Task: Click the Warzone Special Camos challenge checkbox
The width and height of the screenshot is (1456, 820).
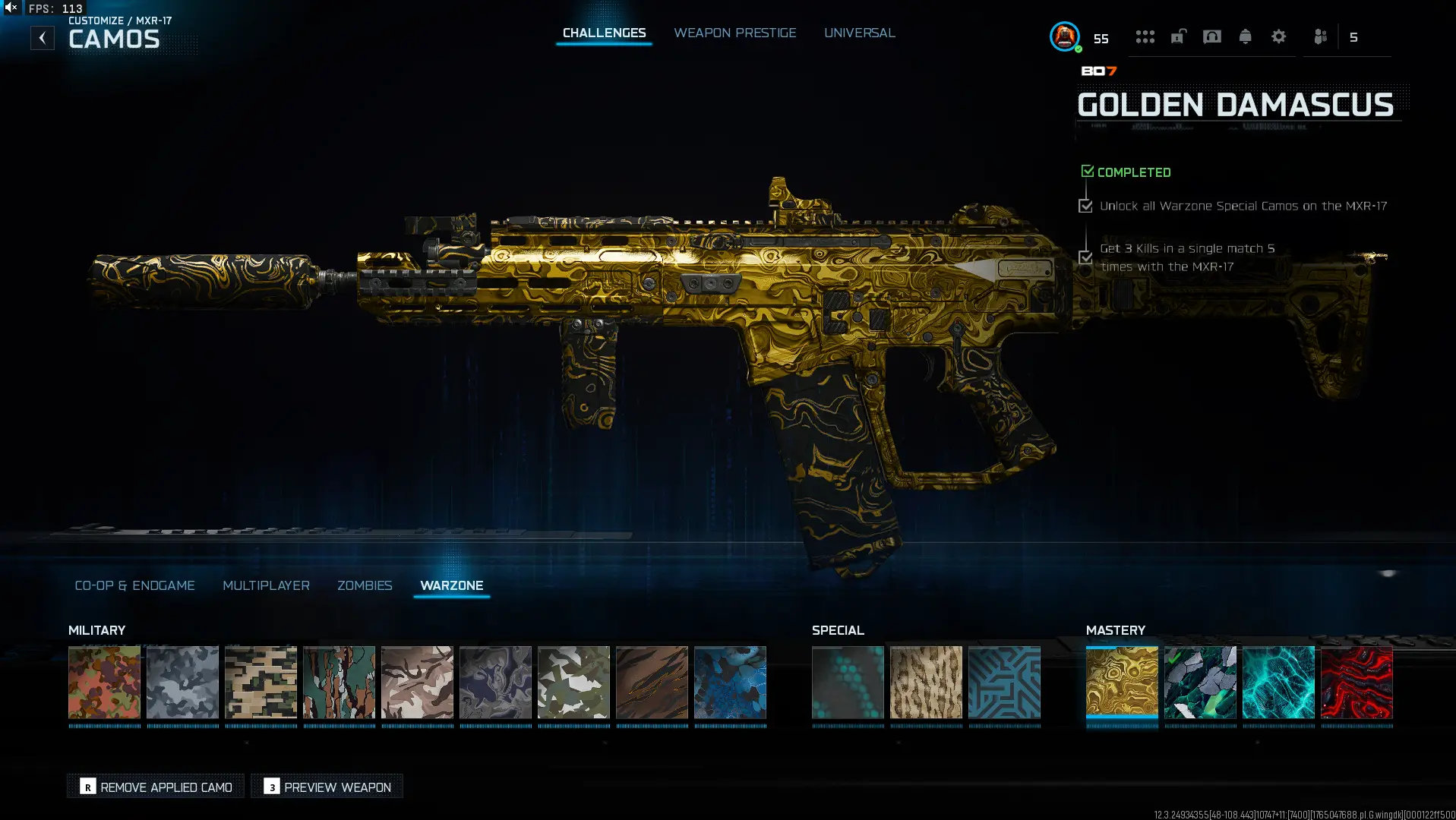Action: (1084, 206)
